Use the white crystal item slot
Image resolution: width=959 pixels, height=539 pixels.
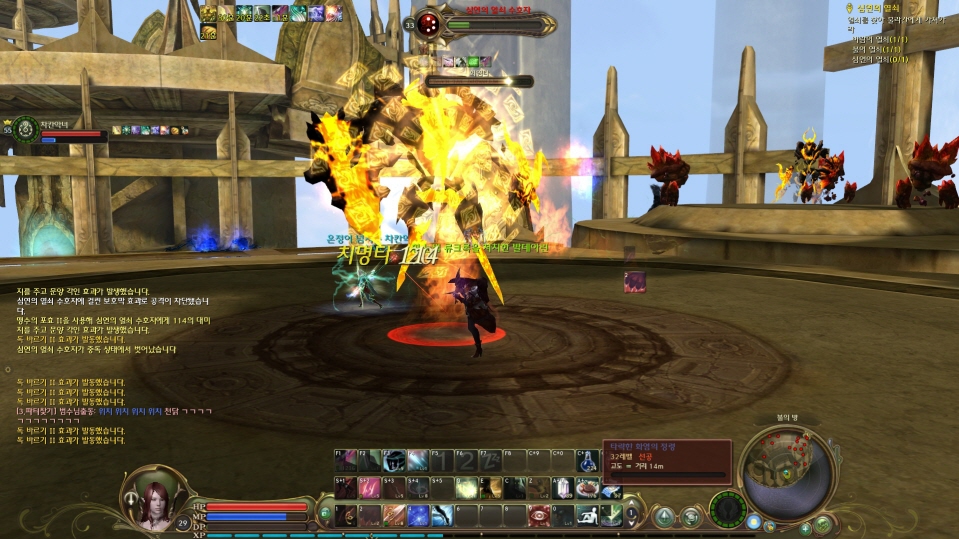(x=564, y=488)
